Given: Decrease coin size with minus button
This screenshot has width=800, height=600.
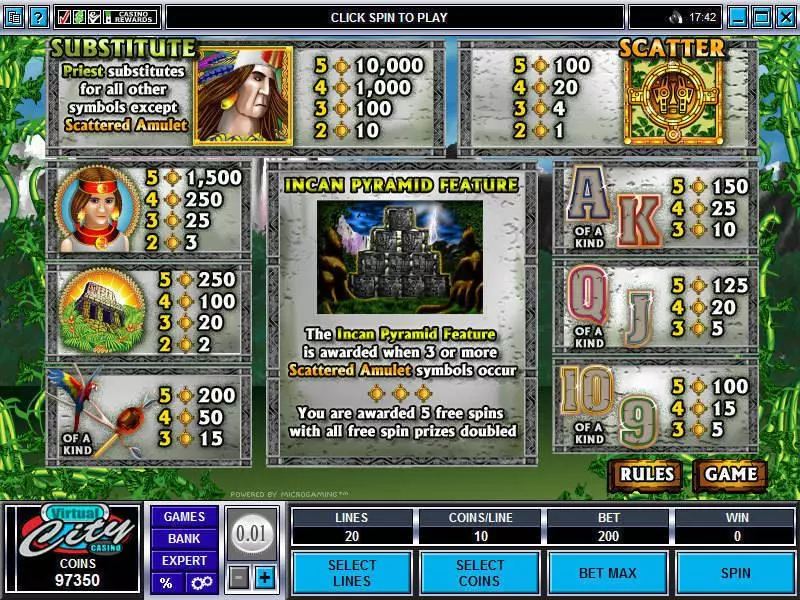Looking at the screenshot, I should 238,577.
